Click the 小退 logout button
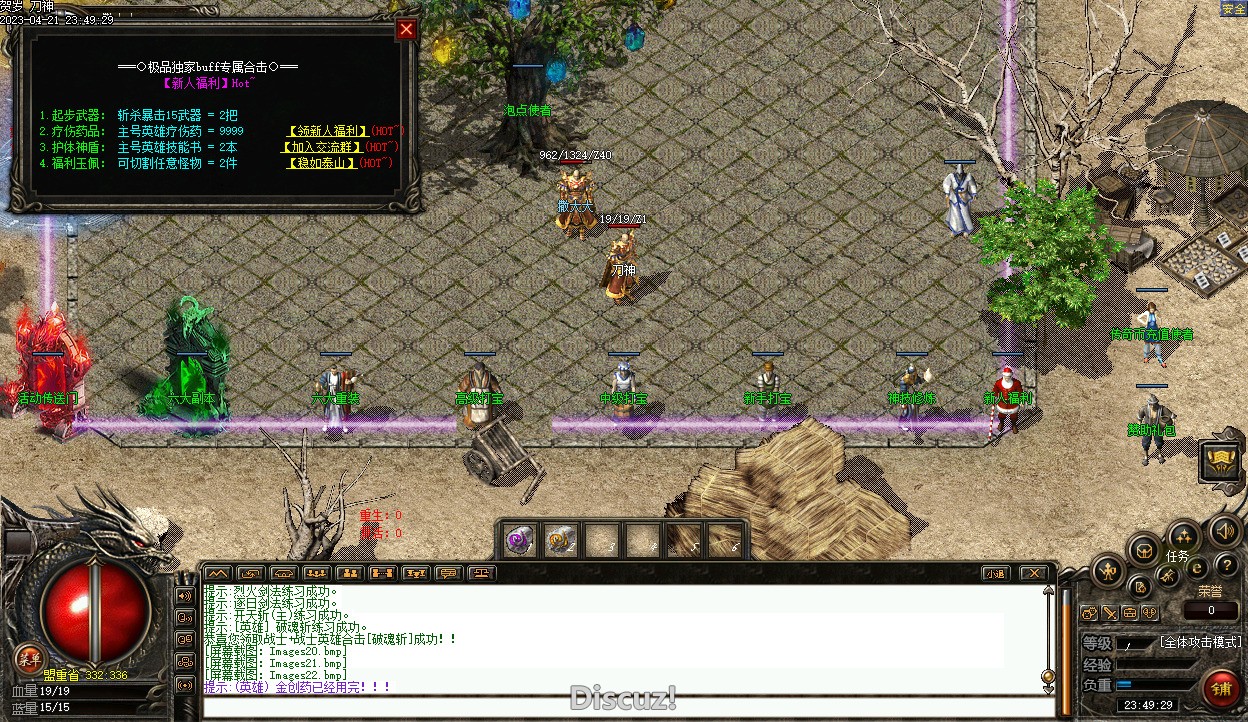The image size is (1248, 722). [x=994, y=574]
